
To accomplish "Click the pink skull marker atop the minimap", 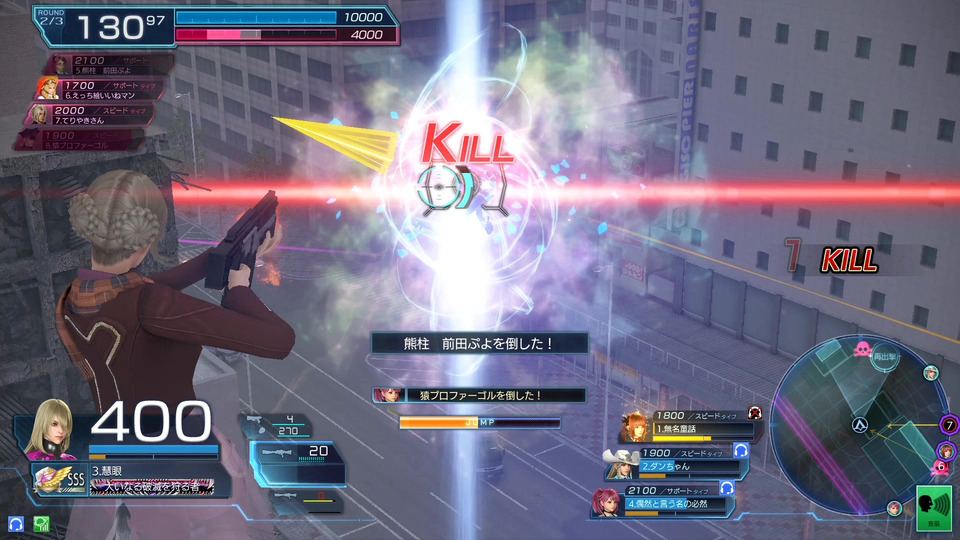I will tap(862, 349).
